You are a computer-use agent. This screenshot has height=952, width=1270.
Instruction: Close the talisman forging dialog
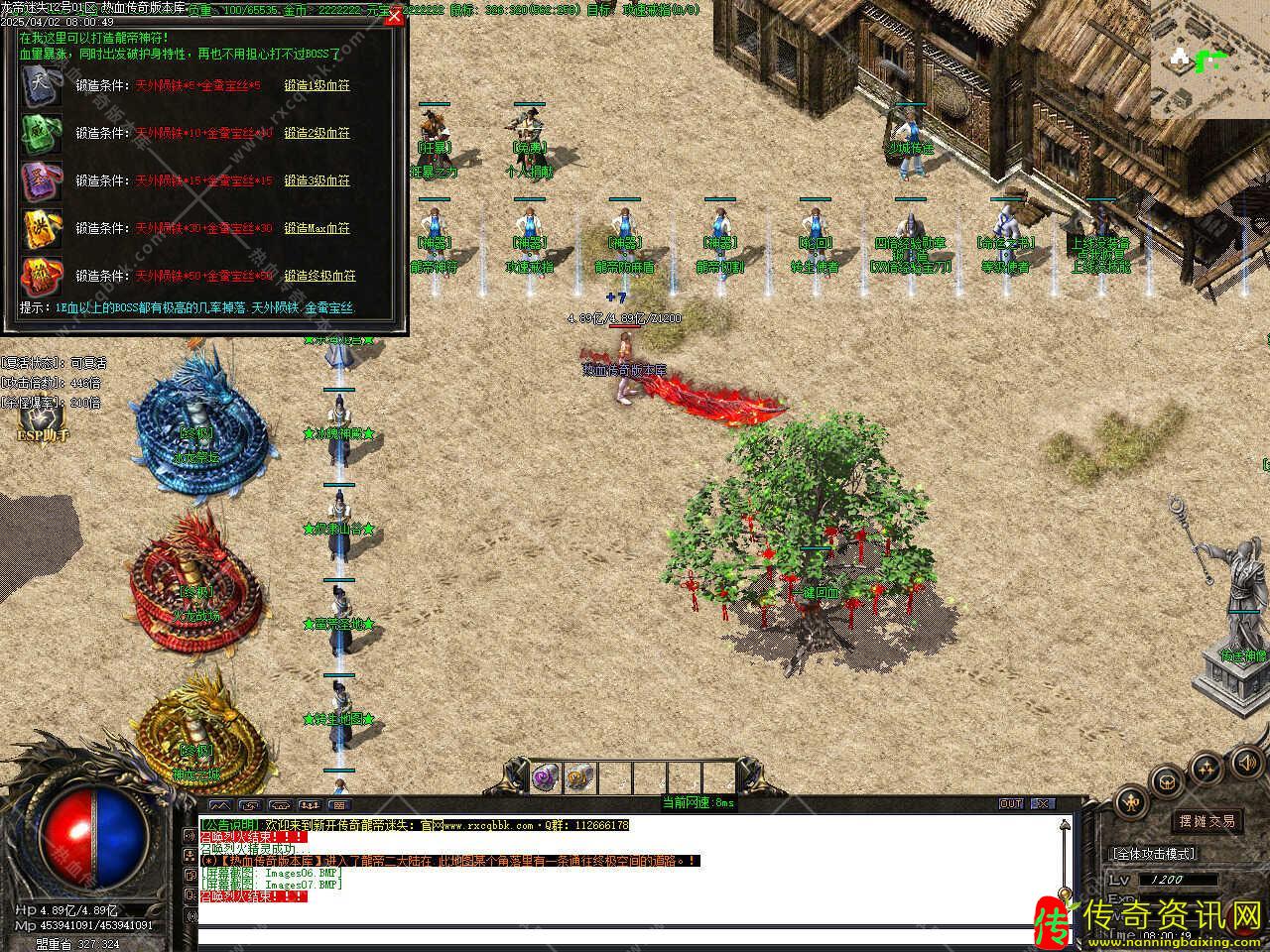point(394,16)
